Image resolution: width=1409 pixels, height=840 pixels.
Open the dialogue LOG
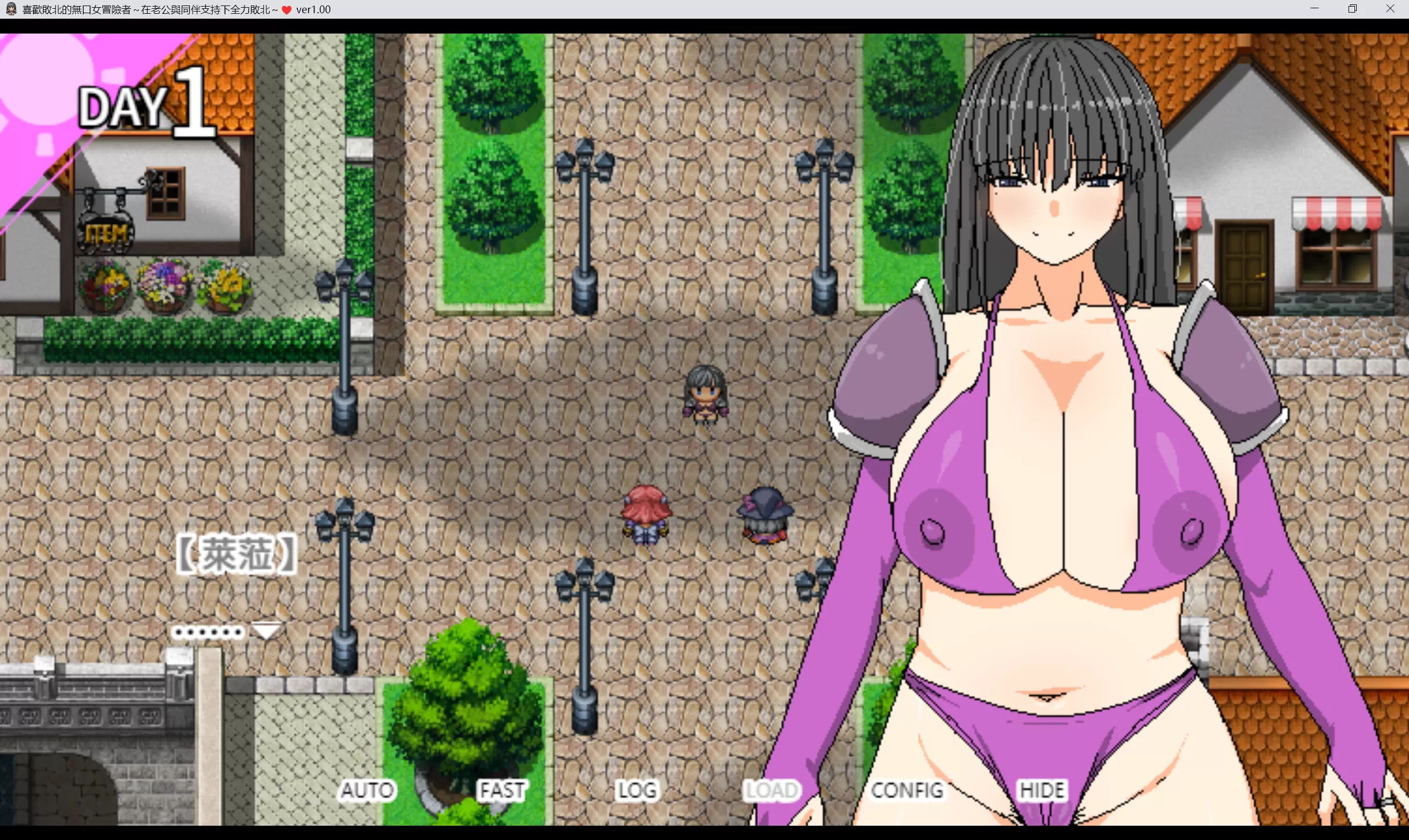[637, 790]
